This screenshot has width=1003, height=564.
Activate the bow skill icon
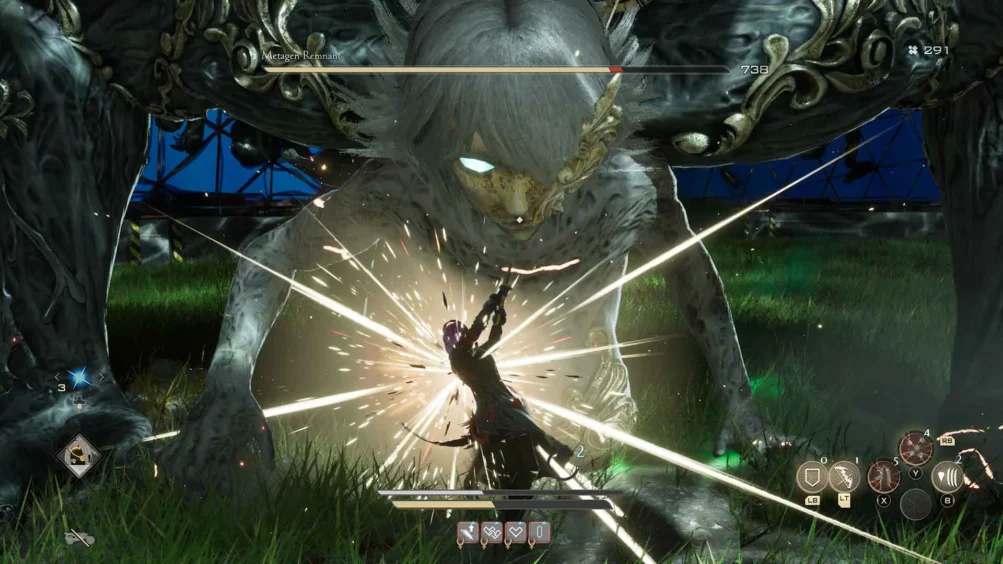tap(845, 477)
